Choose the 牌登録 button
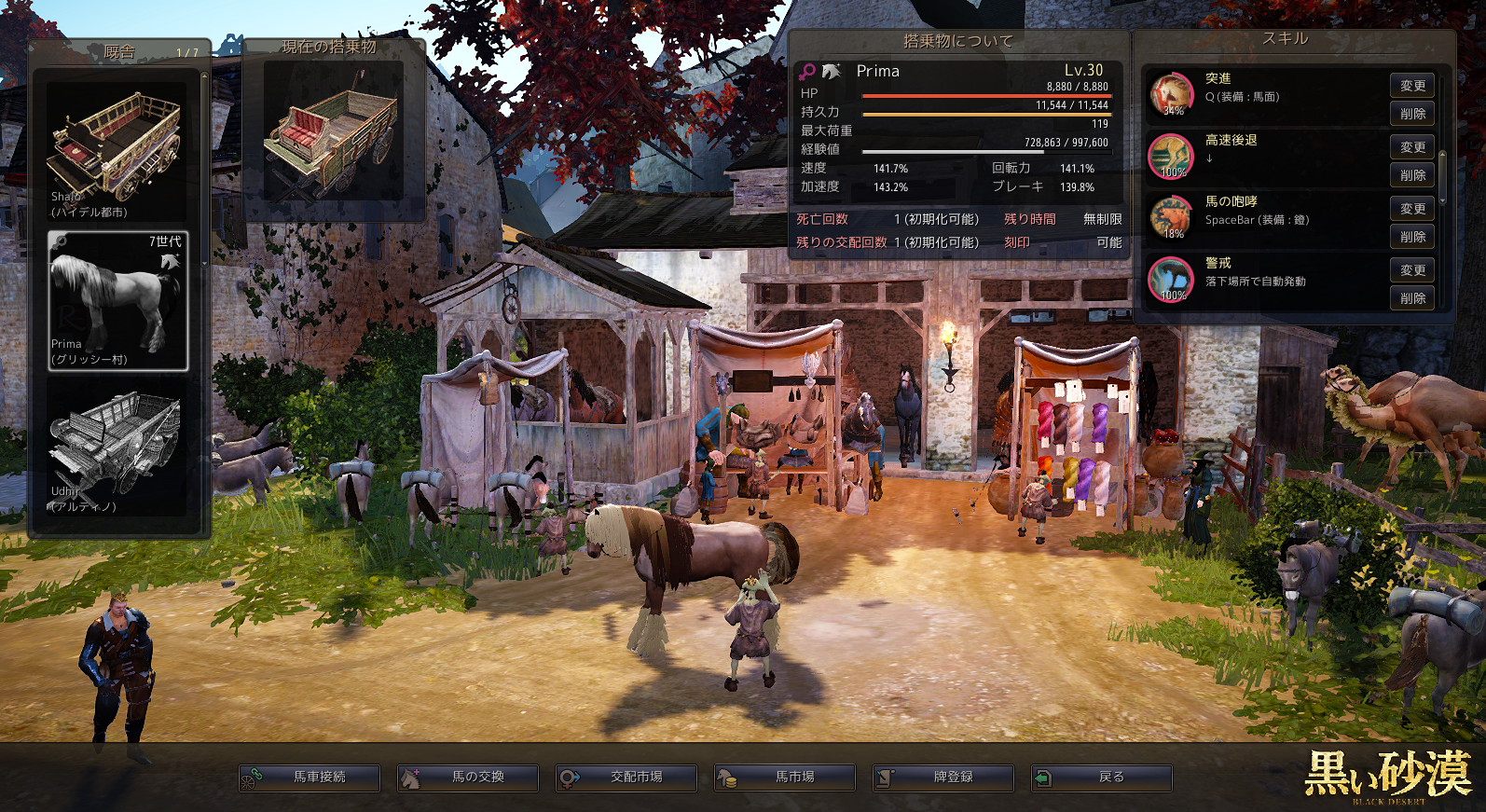The width and height of the screenshot is (1486, 812). pos(943,778)
